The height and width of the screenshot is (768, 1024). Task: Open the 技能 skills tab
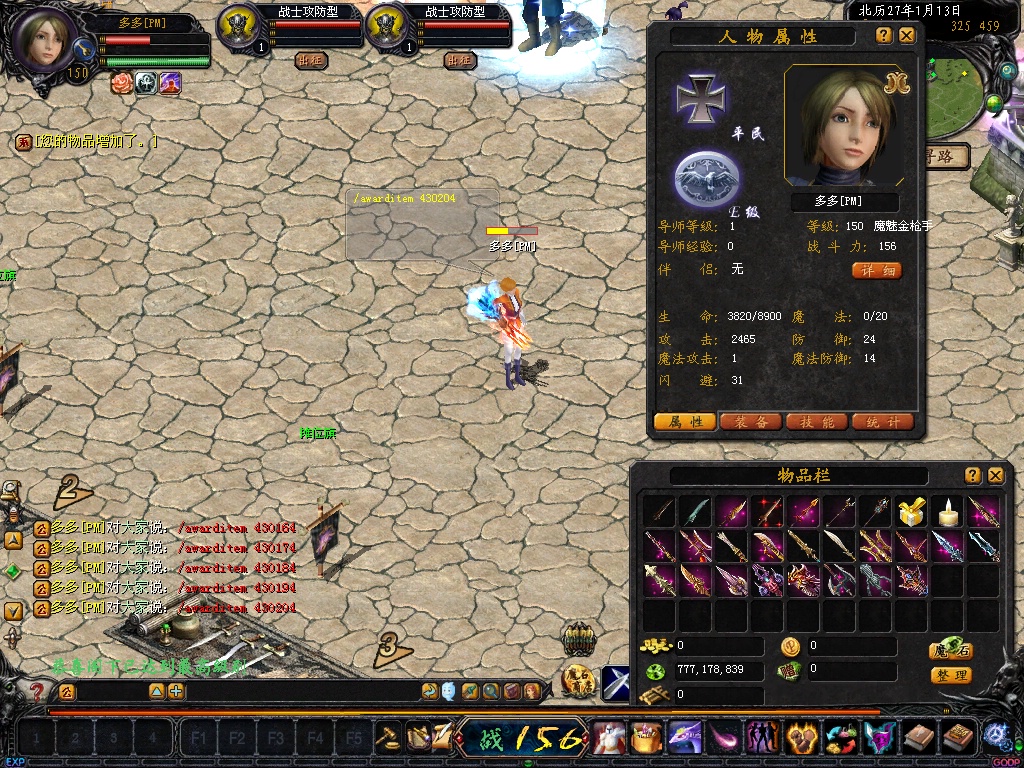pyautogui.click(x=816, y=422)
